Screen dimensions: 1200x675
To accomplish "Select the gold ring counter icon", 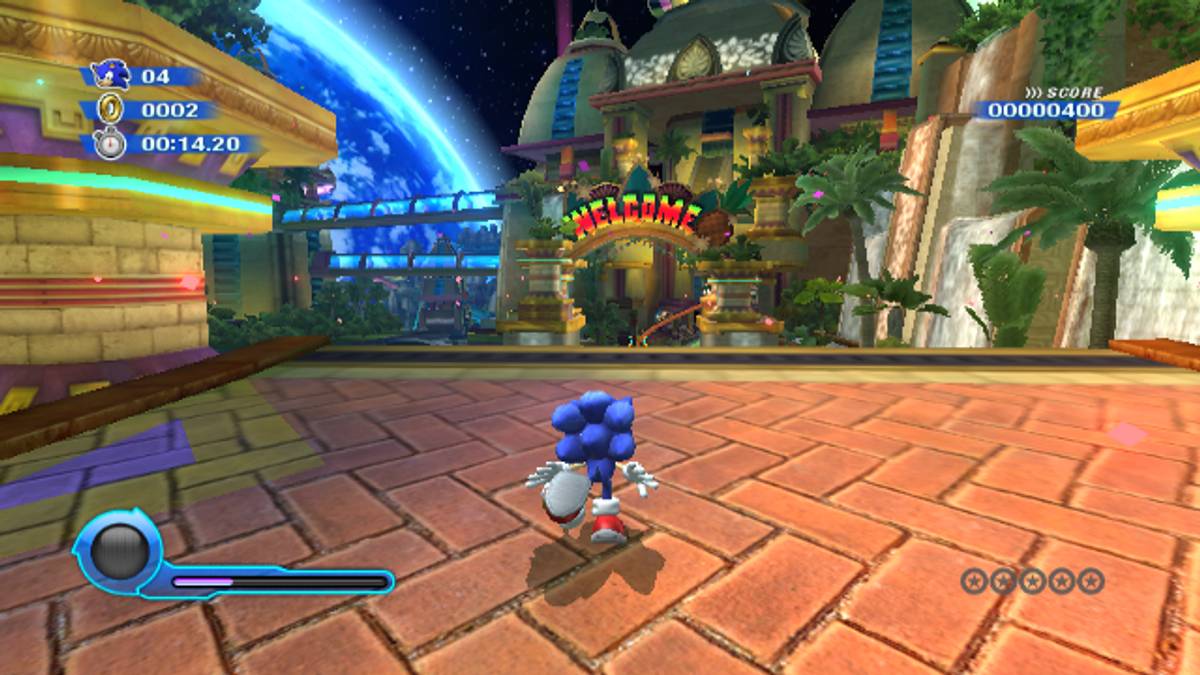I will [x=110, y=109].
